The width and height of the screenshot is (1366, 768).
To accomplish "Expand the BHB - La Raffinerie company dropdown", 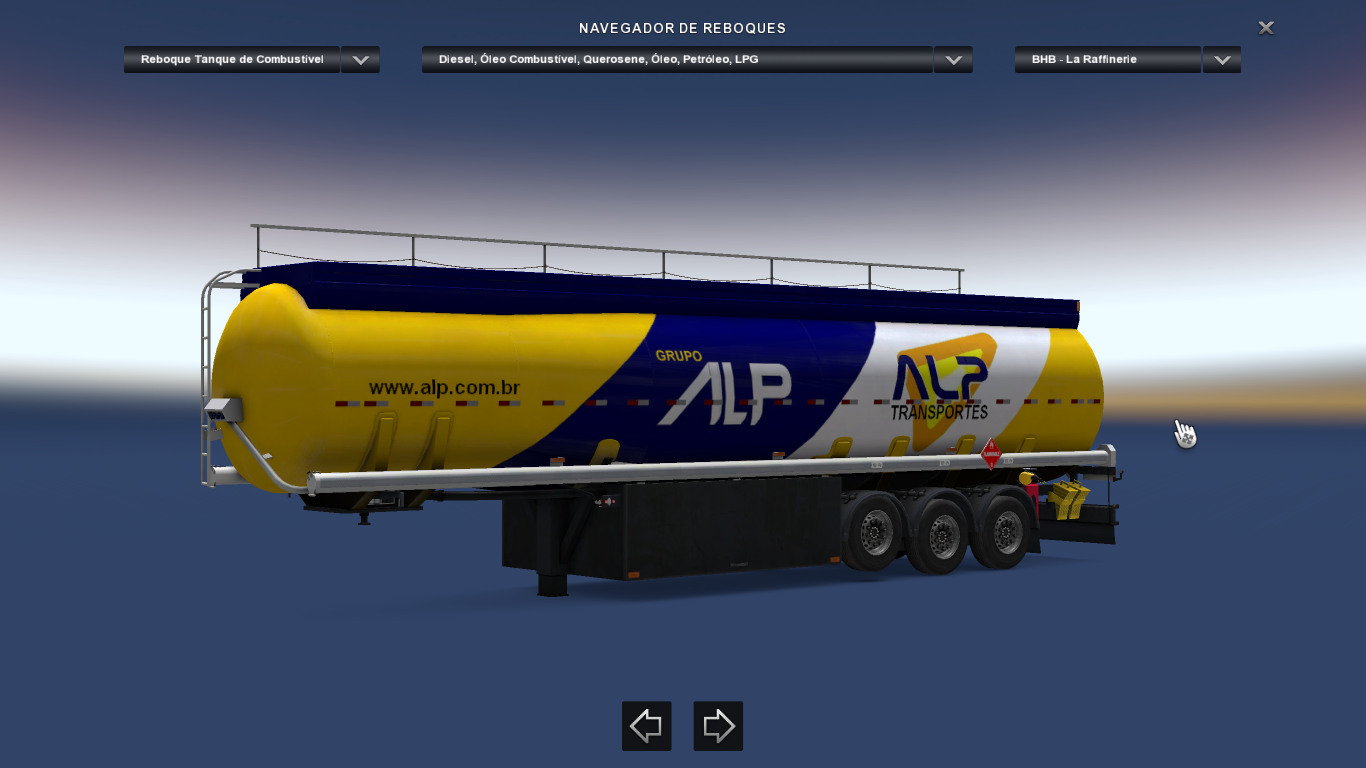I will click(1221, 59).
